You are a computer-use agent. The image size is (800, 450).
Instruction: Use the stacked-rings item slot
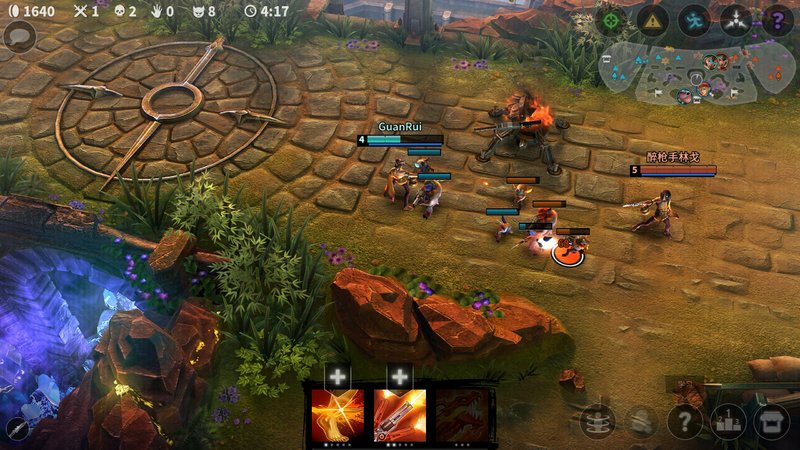tap(597, 422)
